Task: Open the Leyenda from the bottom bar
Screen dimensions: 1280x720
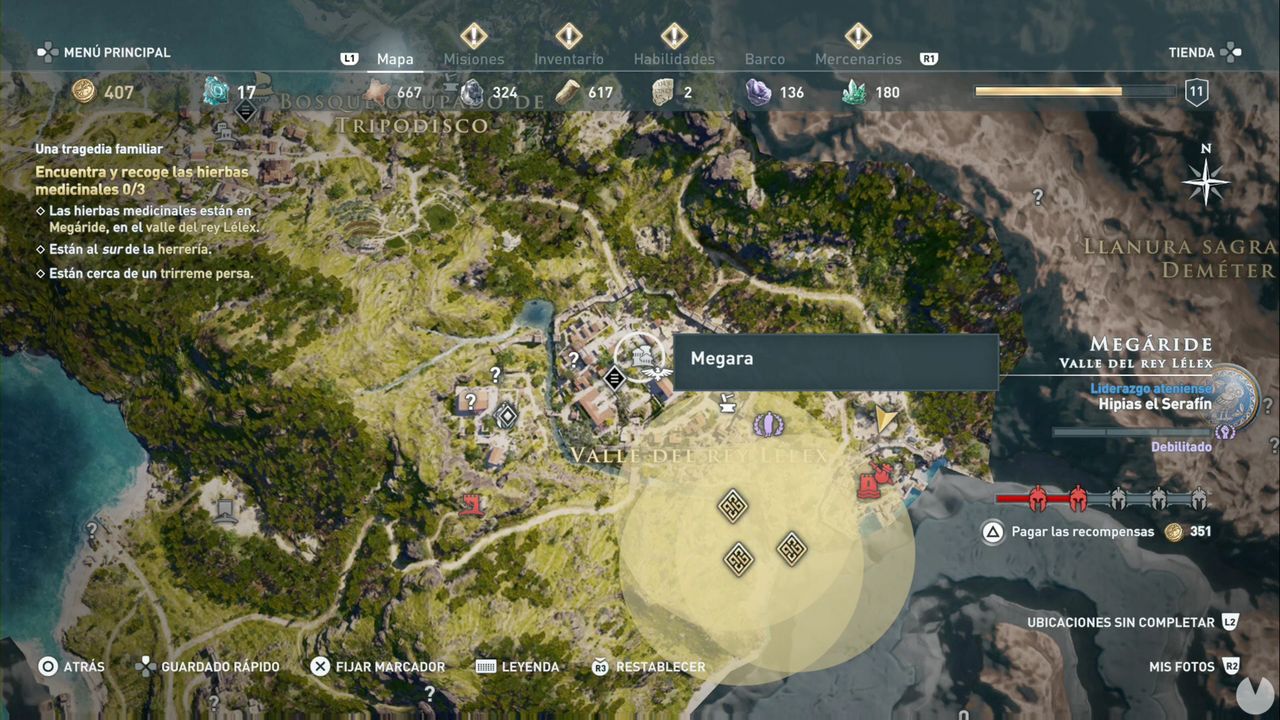Action: pyautogui.click(x=529, y=666)
